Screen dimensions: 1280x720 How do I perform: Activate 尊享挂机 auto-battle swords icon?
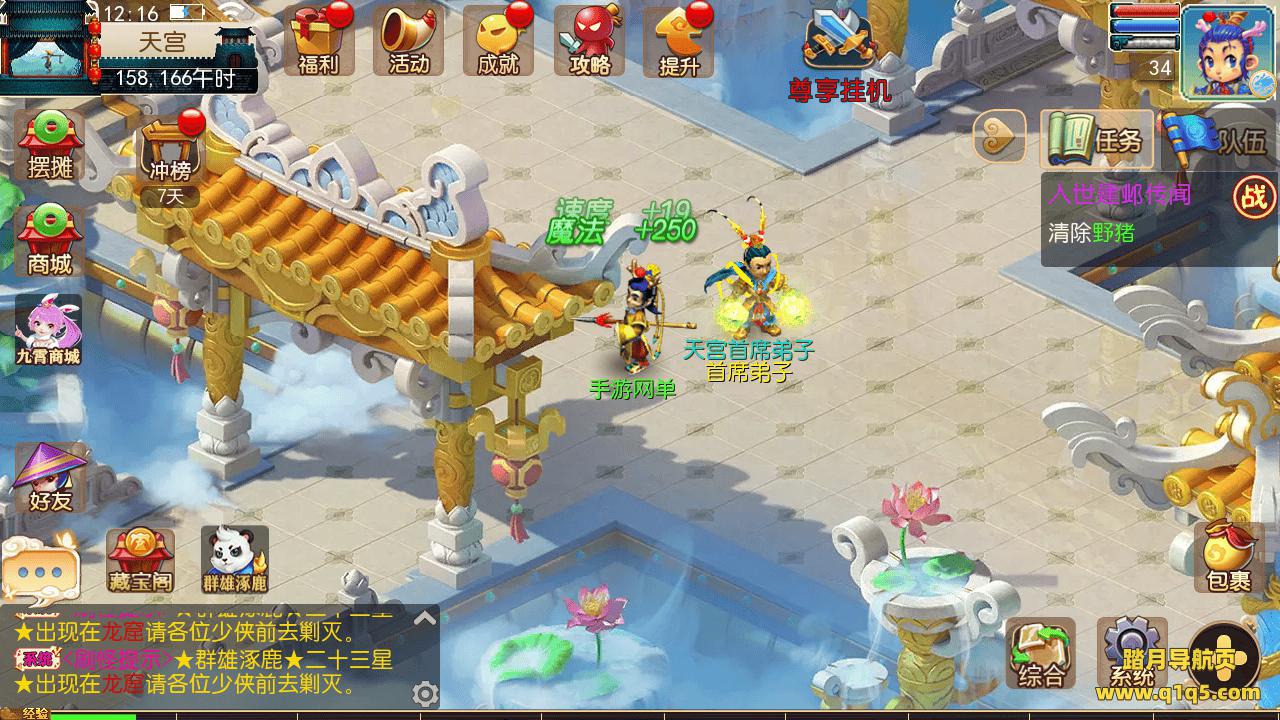839,45
